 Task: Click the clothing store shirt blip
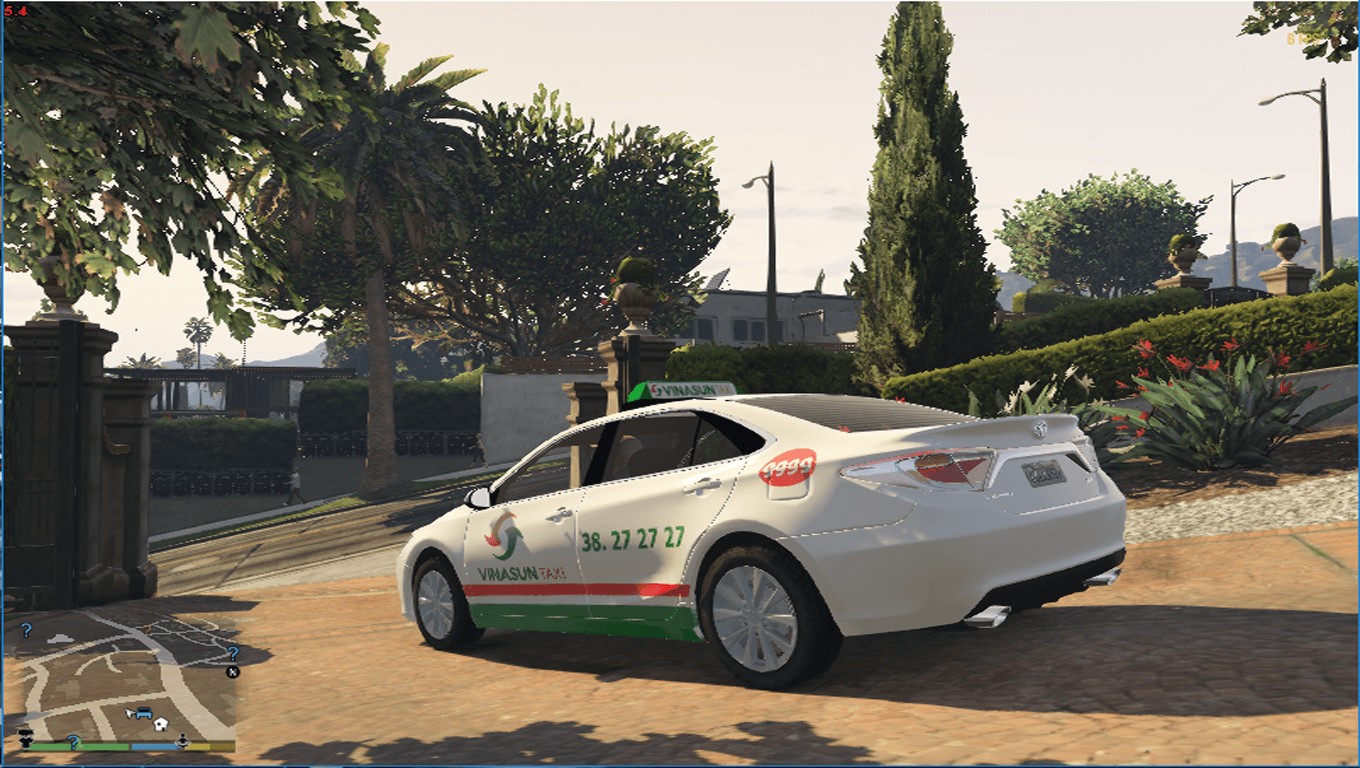click(x=25, y=740)
